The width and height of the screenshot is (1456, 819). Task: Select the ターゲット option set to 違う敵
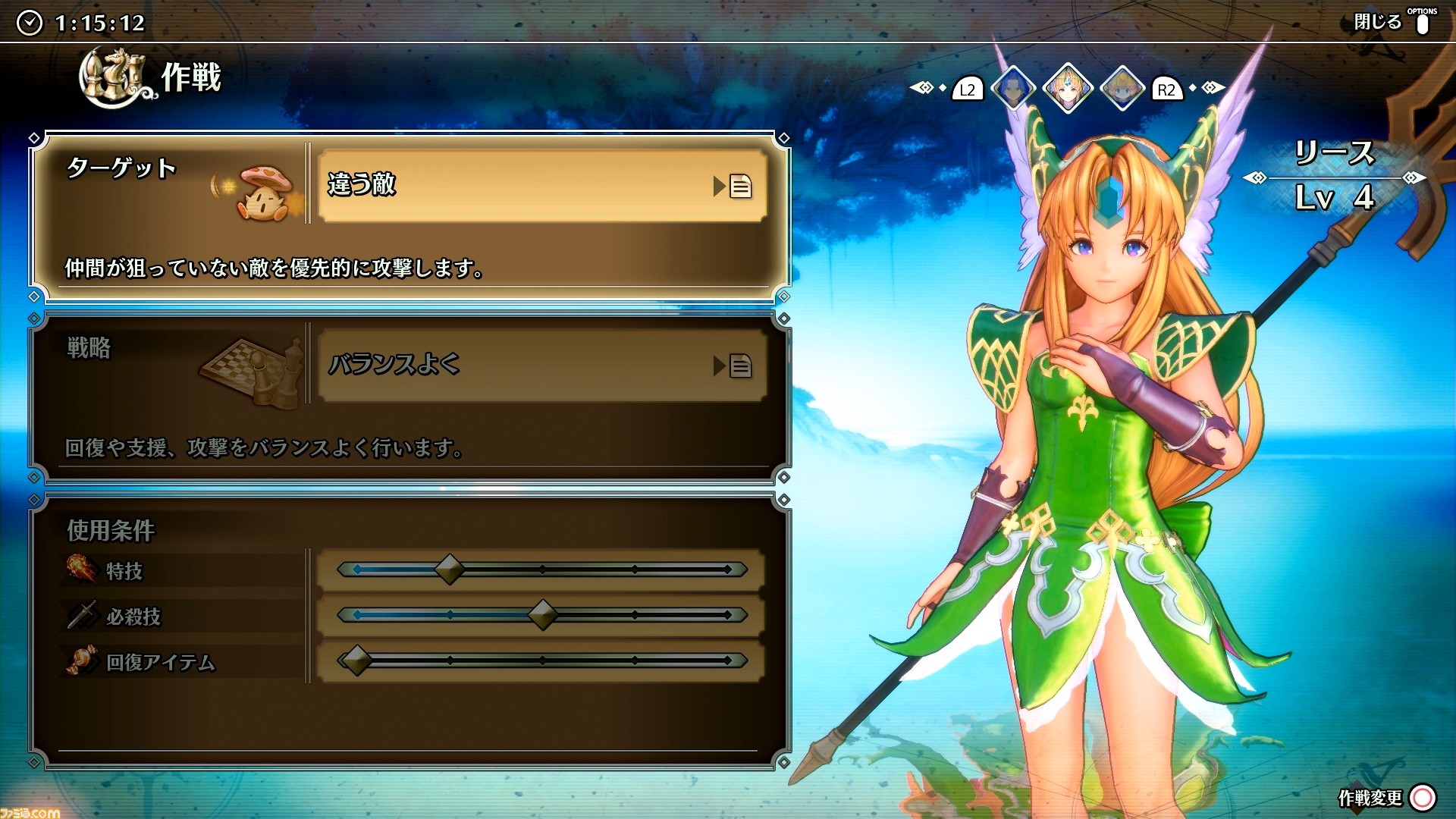(x=541, y=186)
